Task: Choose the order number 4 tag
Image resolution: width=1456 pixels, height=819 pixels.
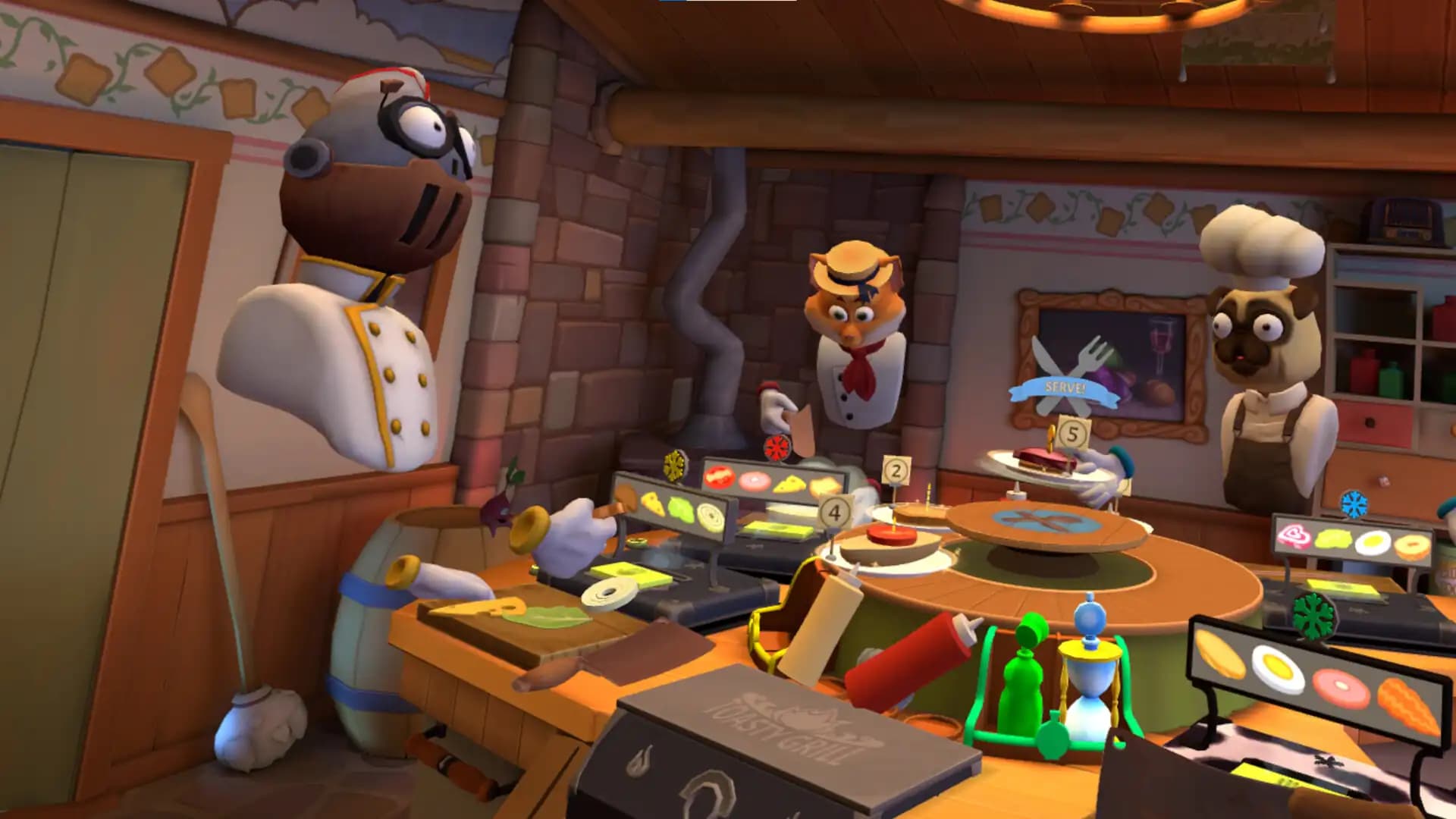Action: pos(834,513)
